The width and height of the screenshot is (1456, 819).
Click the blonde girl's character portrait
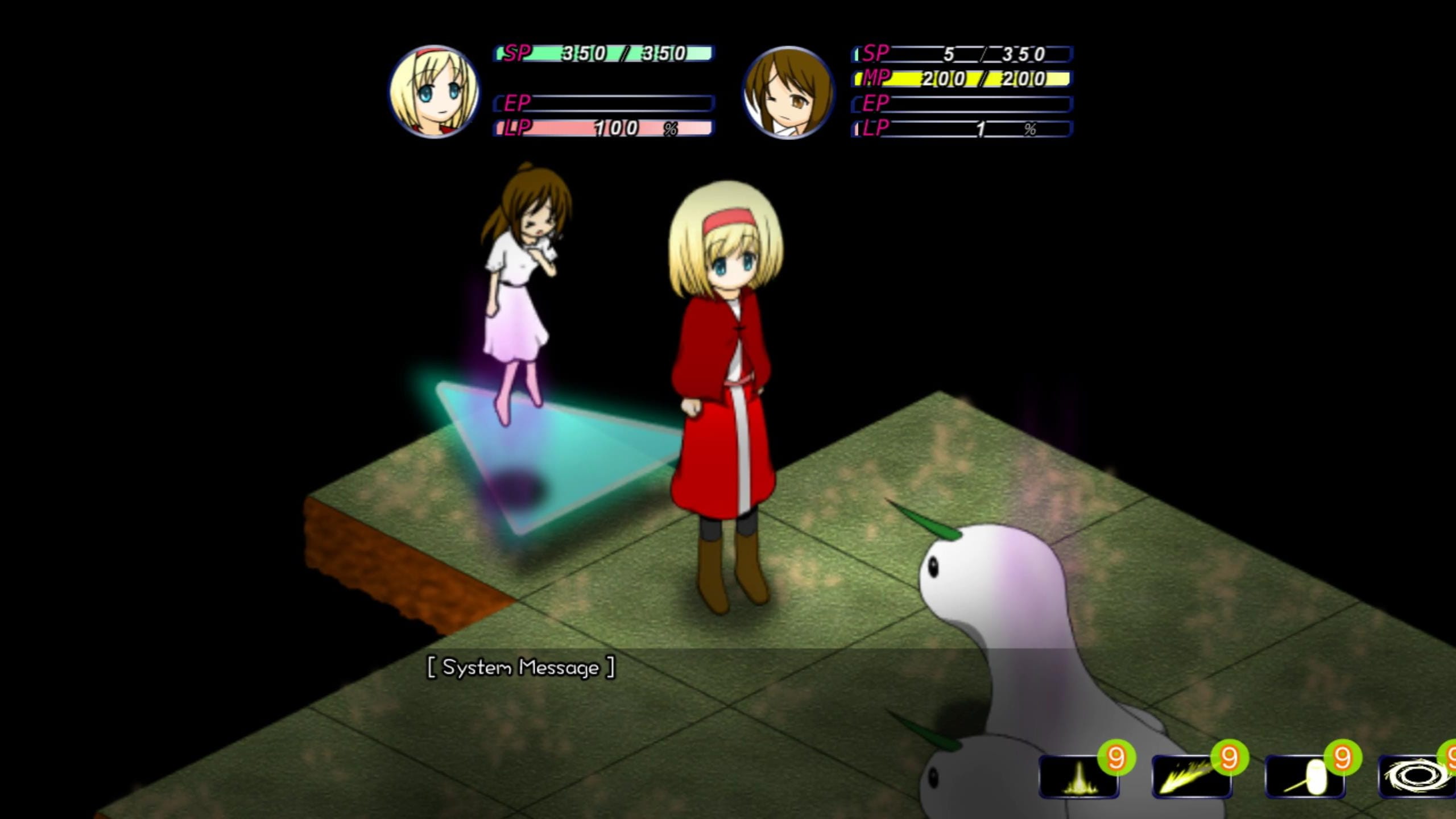(434, 92)
